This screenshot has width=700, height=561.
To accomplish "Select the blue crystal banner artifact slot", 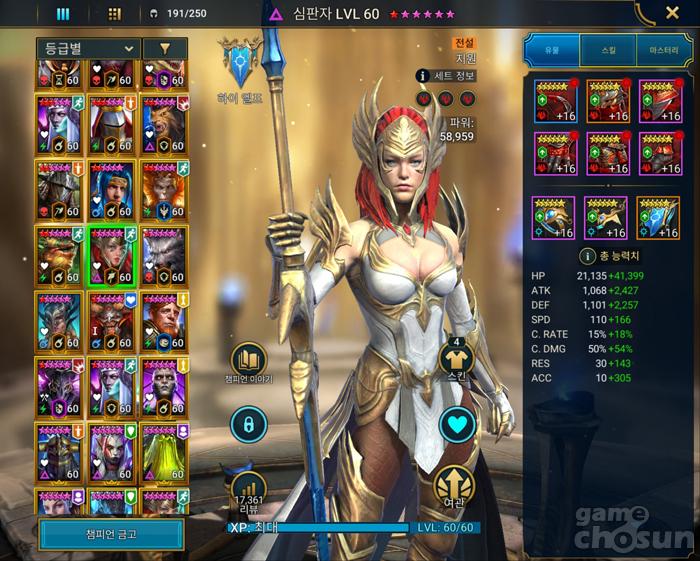I will coord(657,218).
